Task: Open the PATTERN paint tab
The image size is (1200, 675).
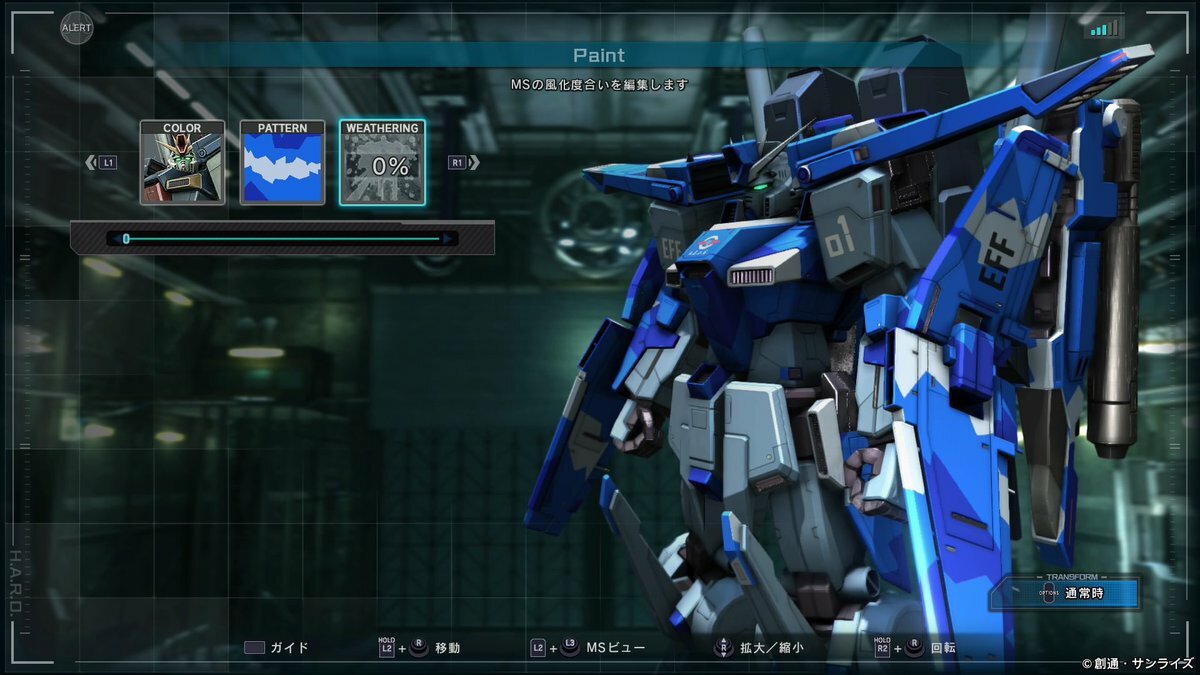Action: click(x=282, y=163)
